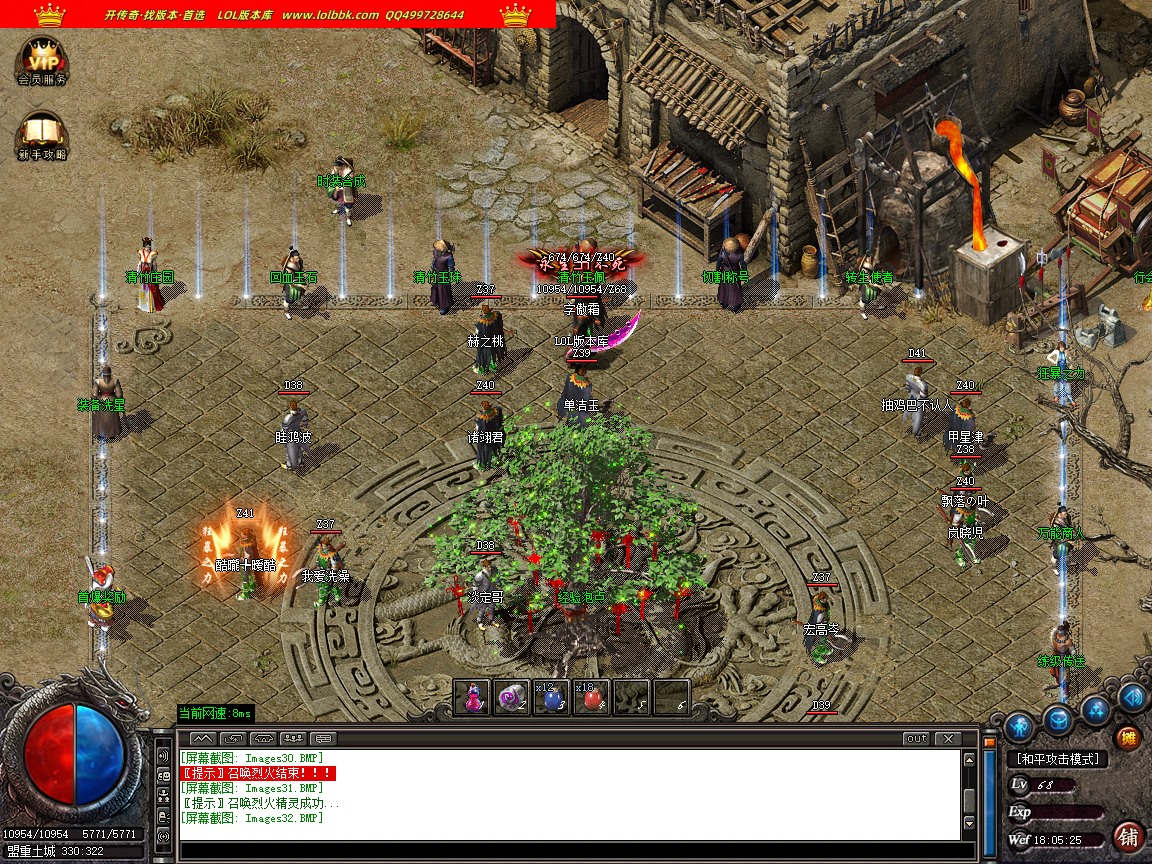1152x864 pixels.
Task: Use the pink potion in hotbar slot 1
Action: click(472, 697)
